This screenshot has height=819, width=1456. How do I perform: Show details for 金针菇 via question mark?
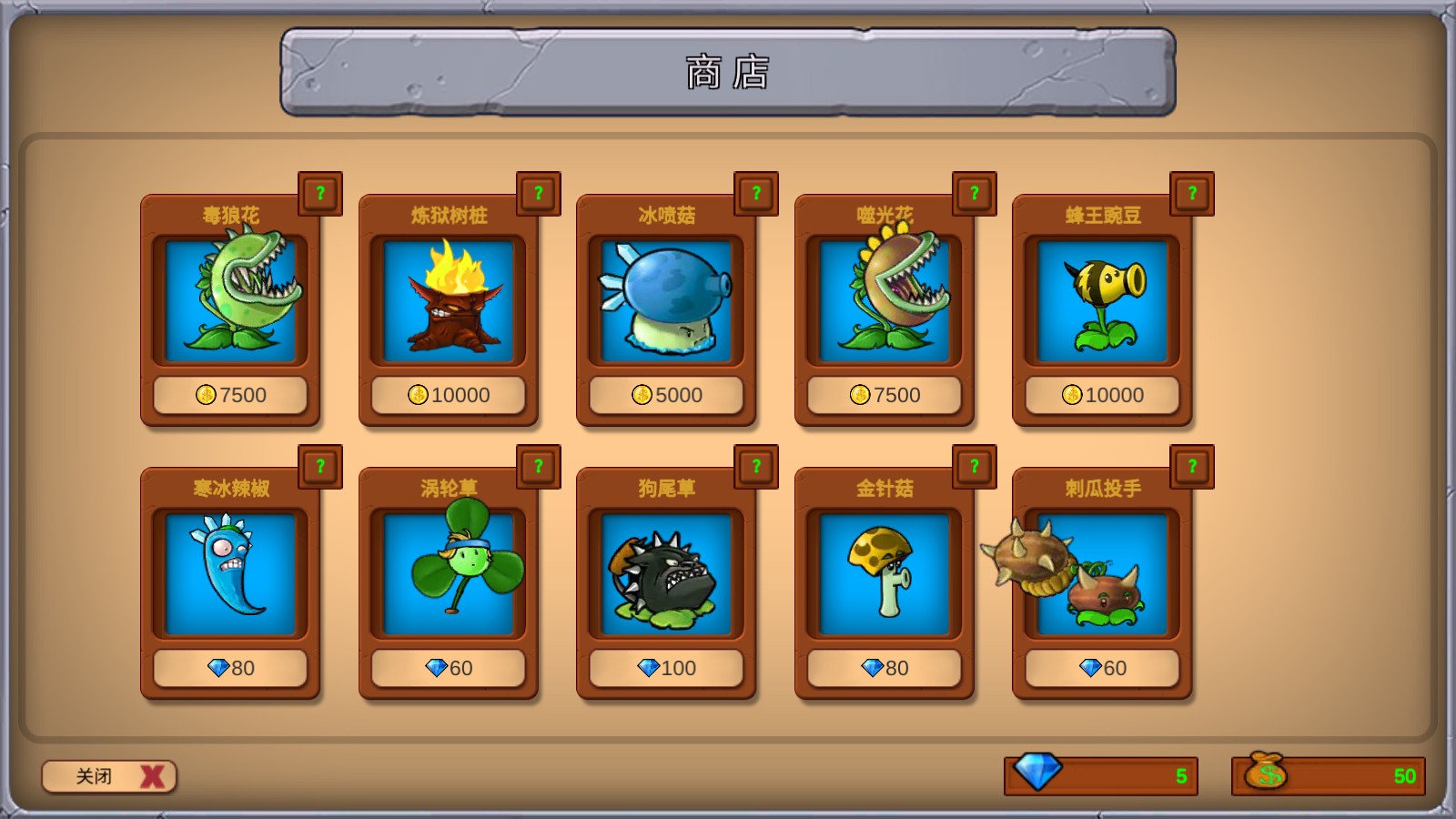(974, 466)
